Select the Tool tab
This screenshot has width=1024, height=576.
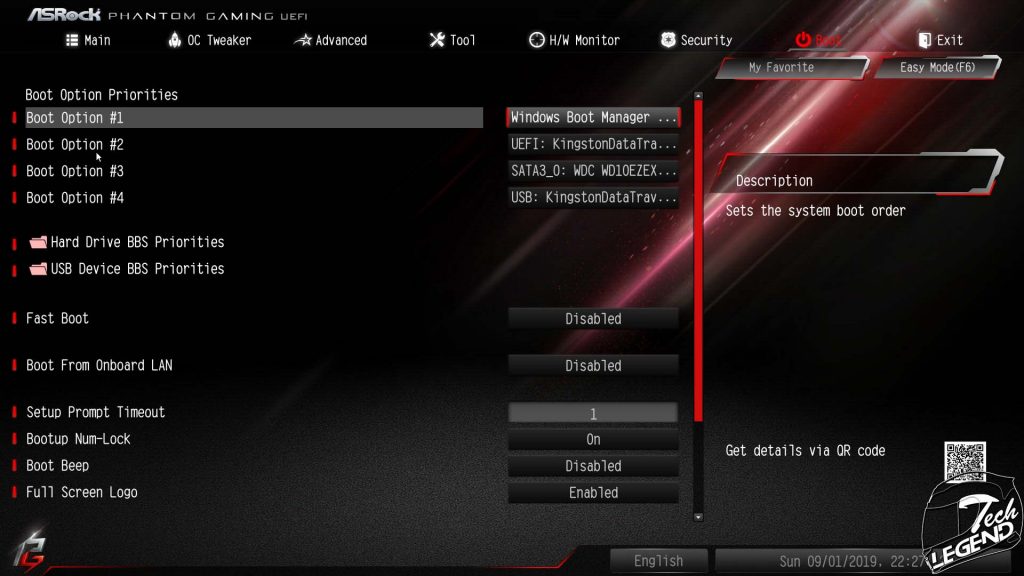(x=452, y=40)
